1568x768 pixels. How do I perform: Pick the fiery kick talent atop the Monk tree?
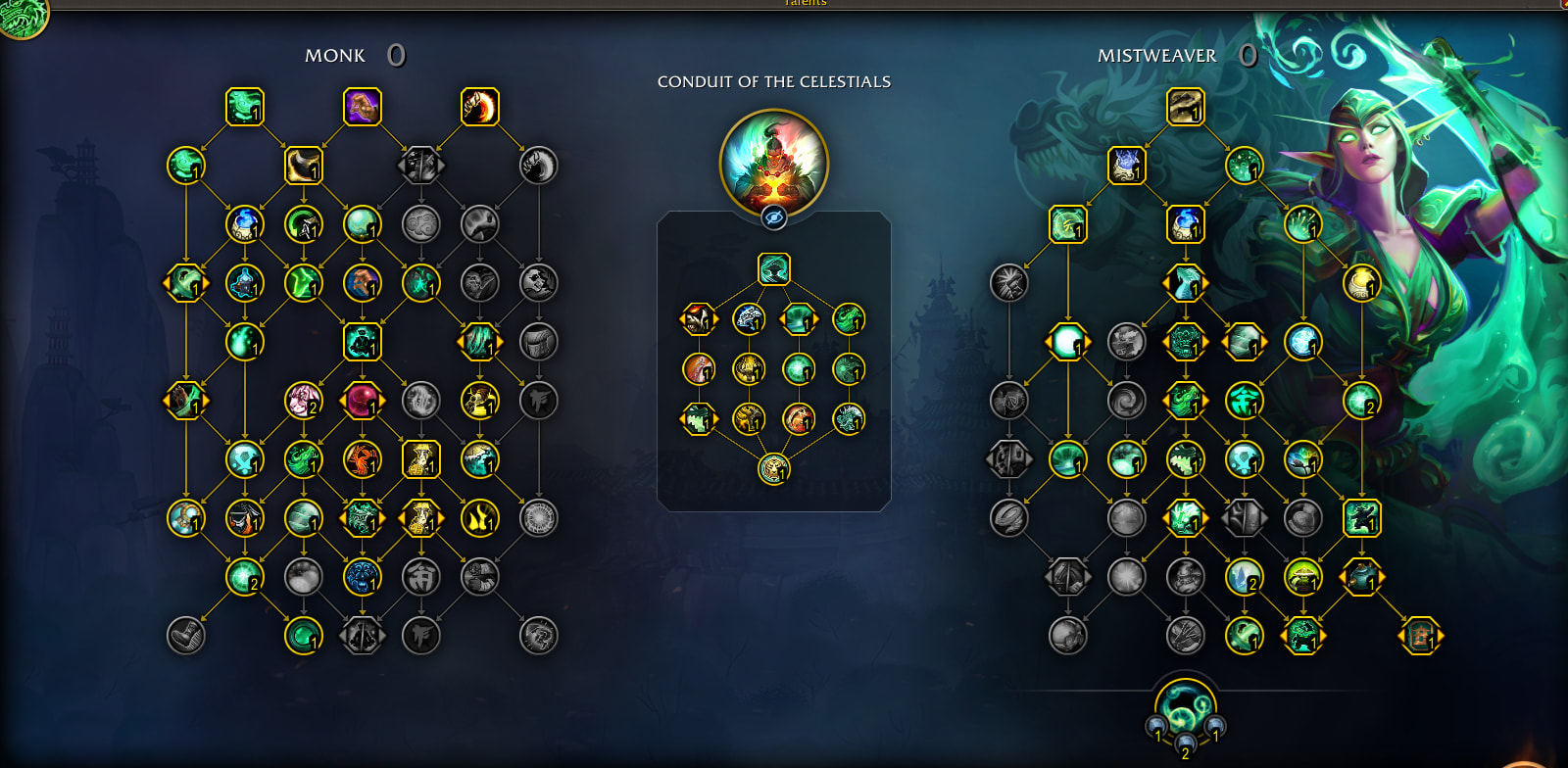(479, 107)
